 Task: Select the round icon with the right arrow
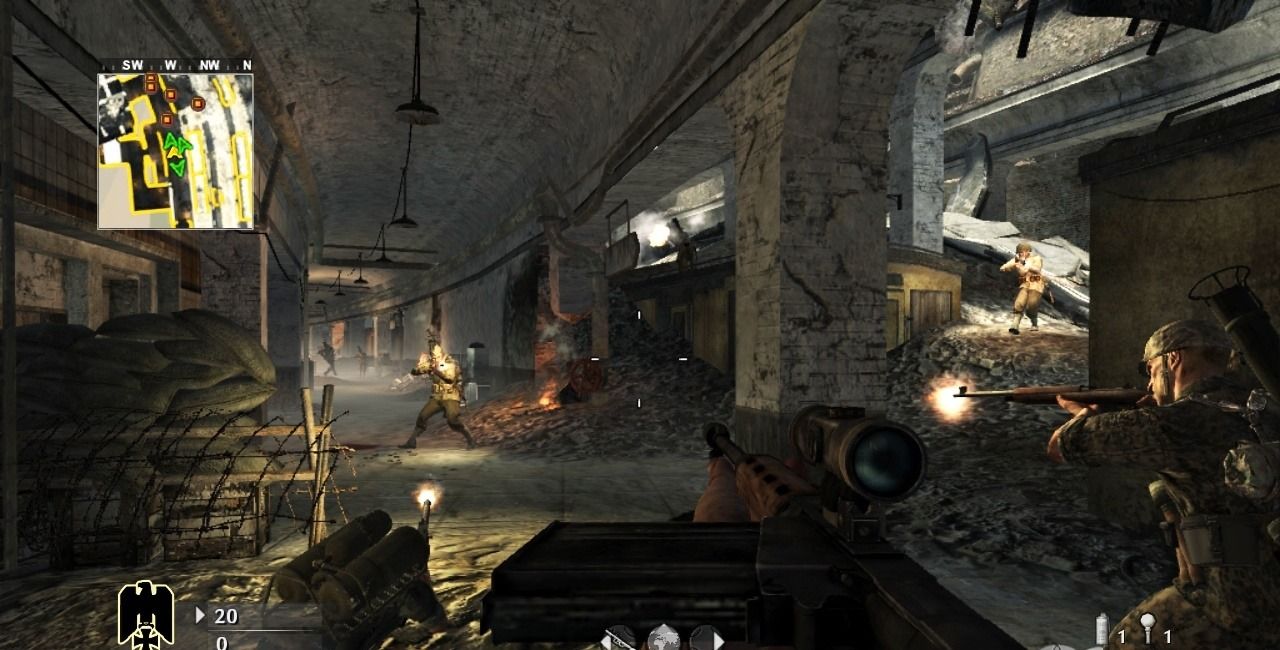tap(704, 638)
